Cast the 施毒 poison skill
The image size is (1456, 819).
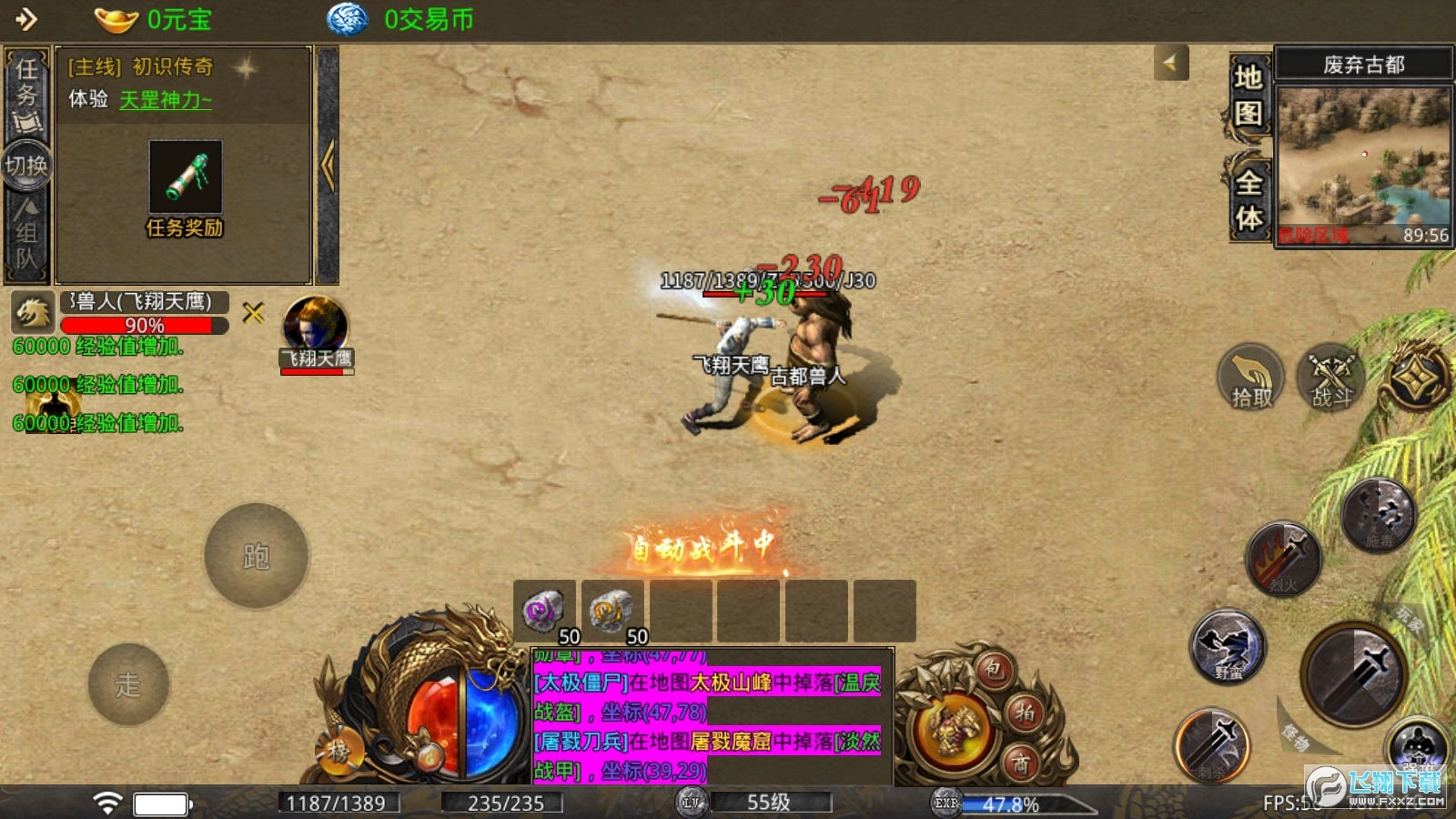(x=1379, y=516)
